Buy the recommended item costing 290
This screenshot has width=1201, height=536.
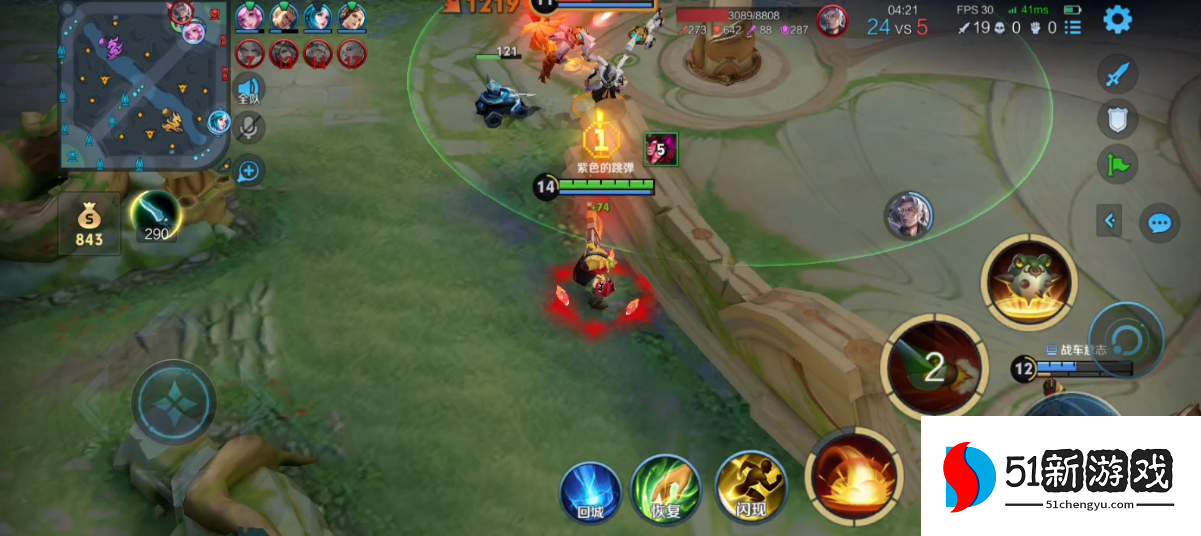click(156, 215)
